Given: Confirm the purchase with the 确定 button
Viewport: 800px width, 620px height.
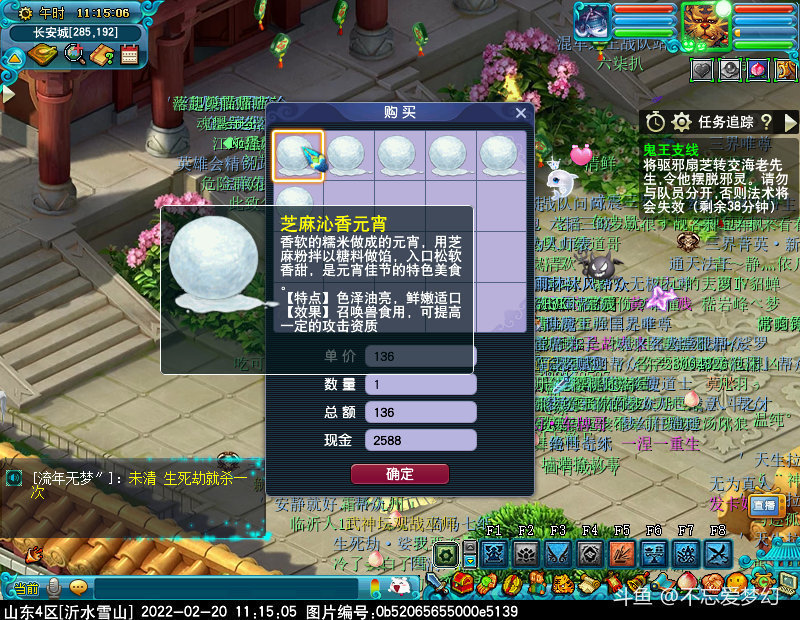Looking at the screenshot, I should (x=399, y=474).
